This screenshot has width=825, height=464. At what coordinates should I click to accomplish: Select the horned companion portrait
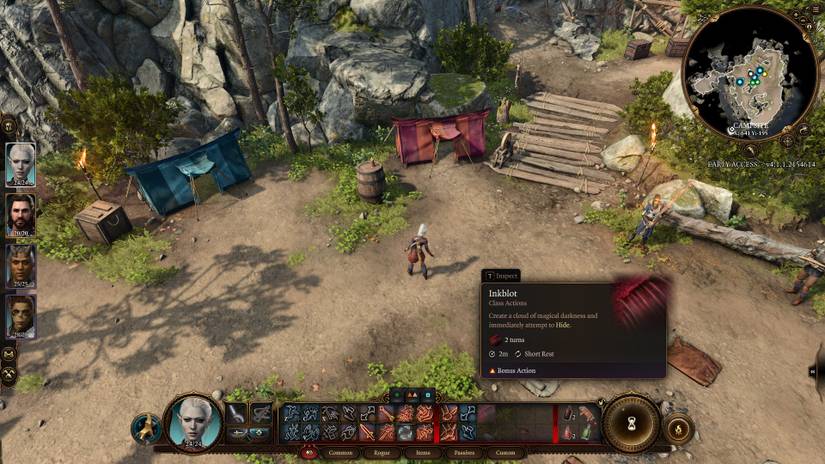(20, 265)
